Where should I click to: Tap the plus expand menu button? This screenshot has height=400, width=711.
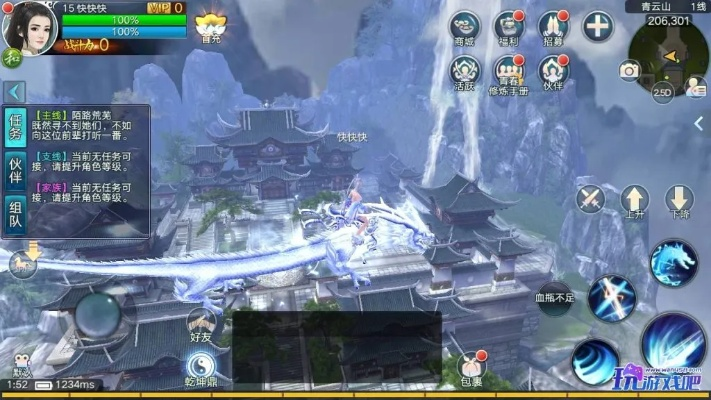point(597,25)
